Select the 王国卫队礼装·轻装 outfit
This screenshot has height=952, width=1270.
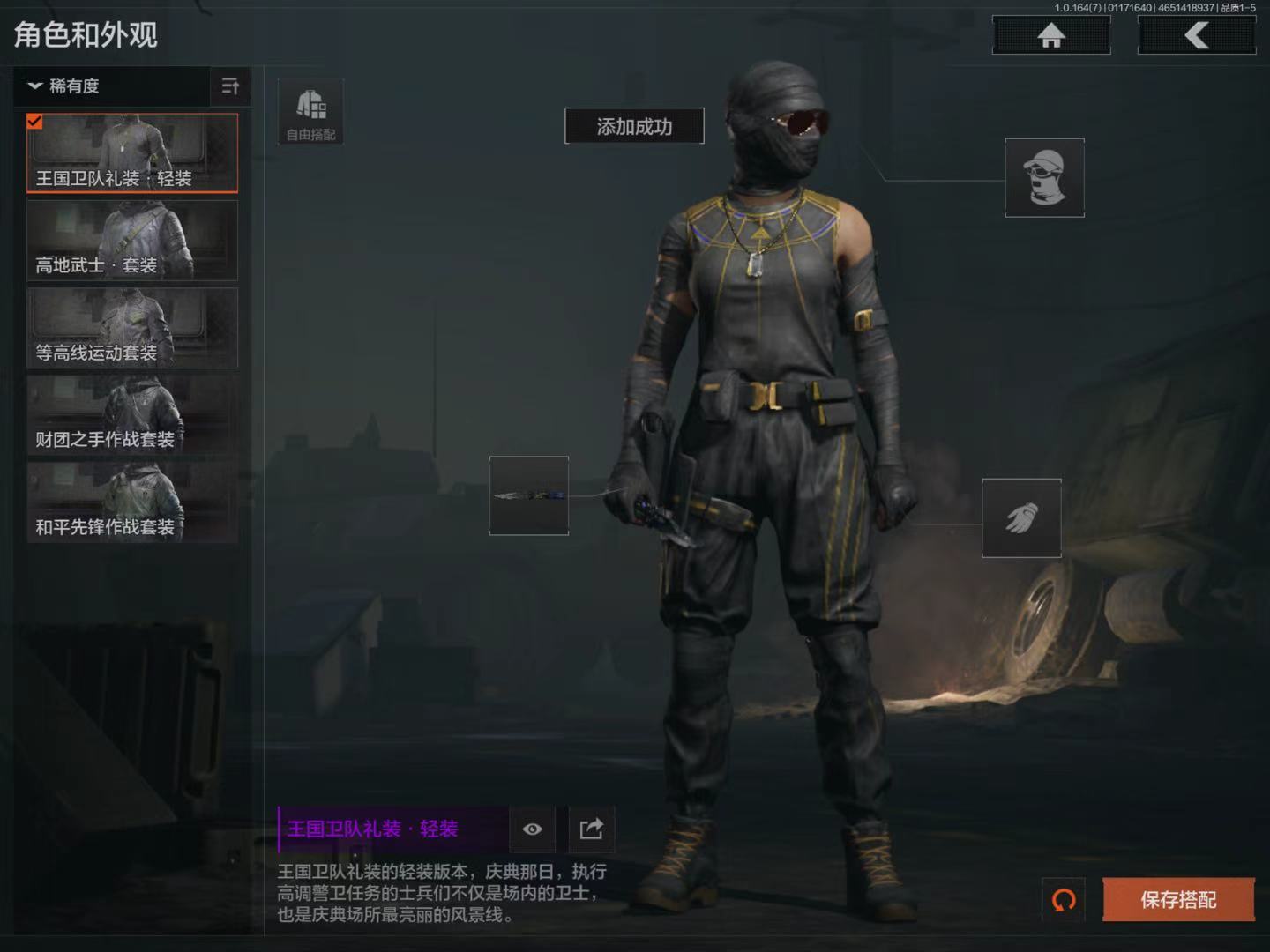132,152
